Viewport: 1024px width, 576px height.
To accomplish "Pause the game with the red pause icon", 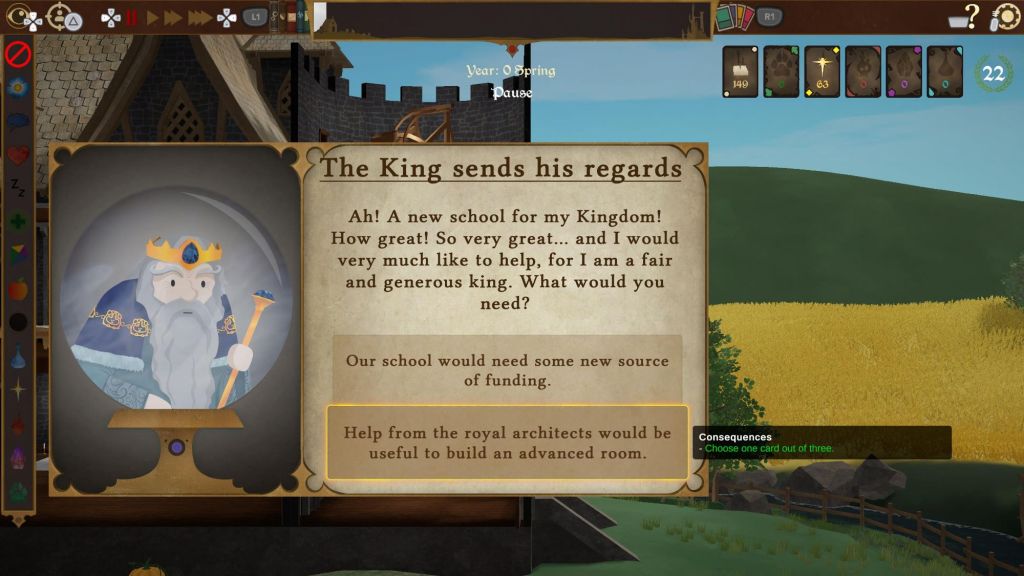I will pyautogui.click(x=131, y=17).
